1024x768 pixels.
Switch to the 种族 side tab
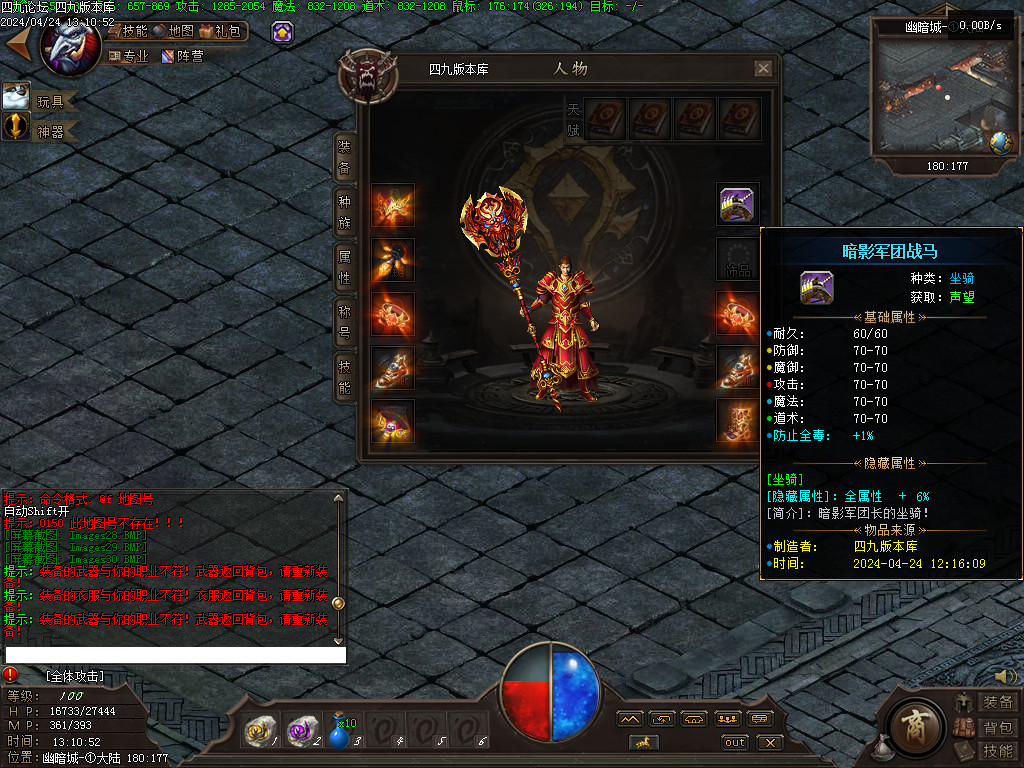click(x=345, y=210)
